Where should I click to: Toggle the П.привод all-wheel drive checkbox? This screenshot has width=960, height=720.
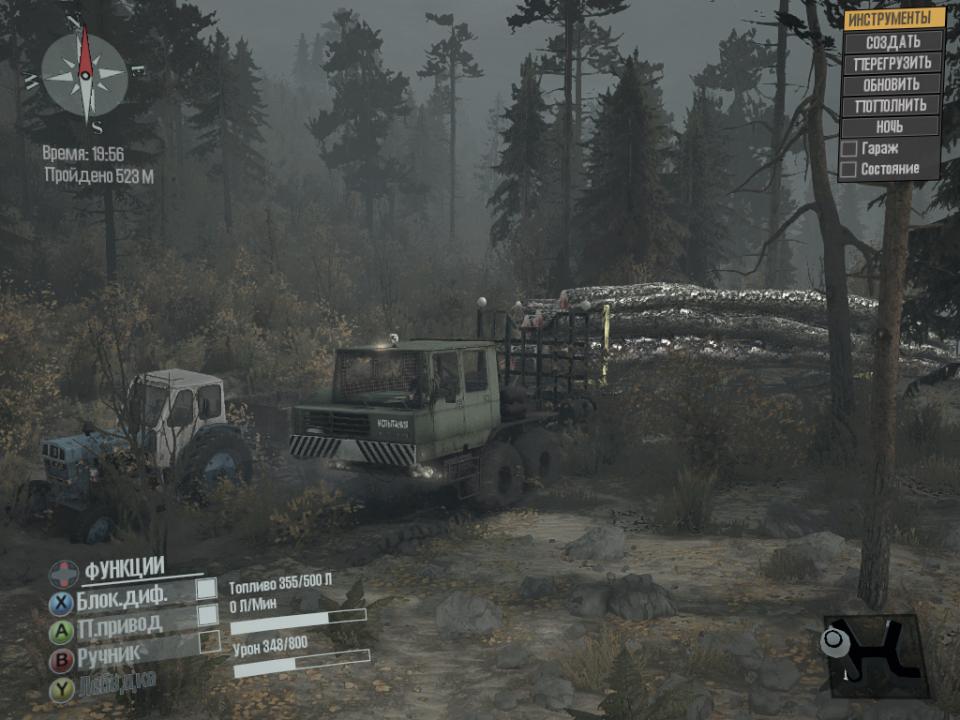(x=206, y=616)
